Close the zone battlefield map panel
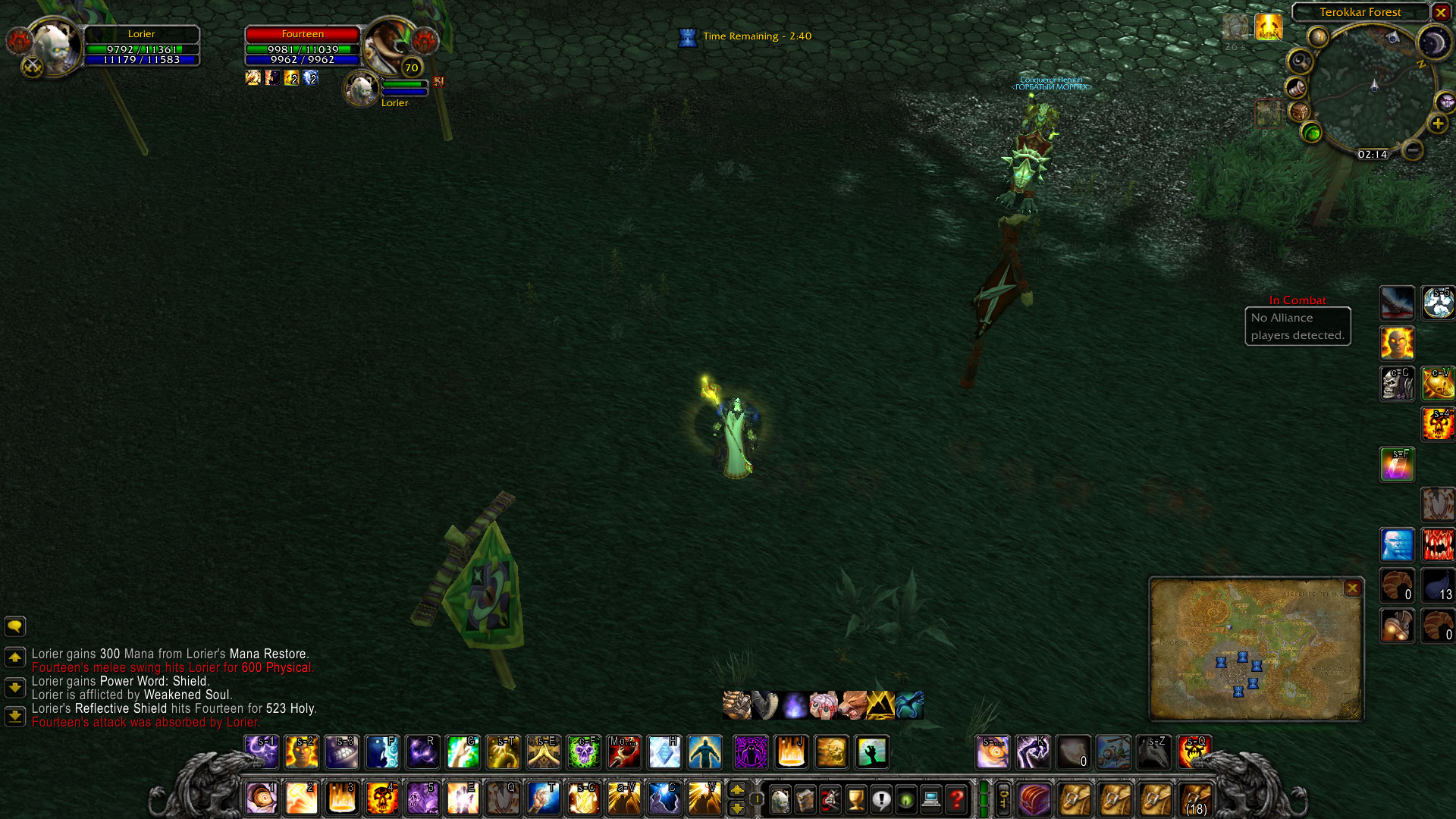 (1352, 588)
